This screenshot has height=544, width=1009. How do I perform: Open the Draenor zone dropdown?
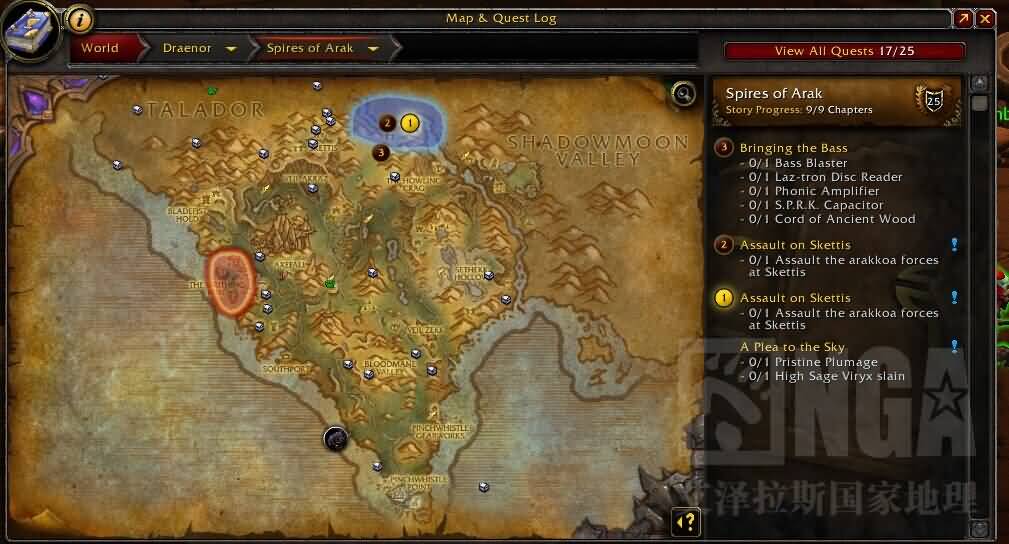point(231,48)
